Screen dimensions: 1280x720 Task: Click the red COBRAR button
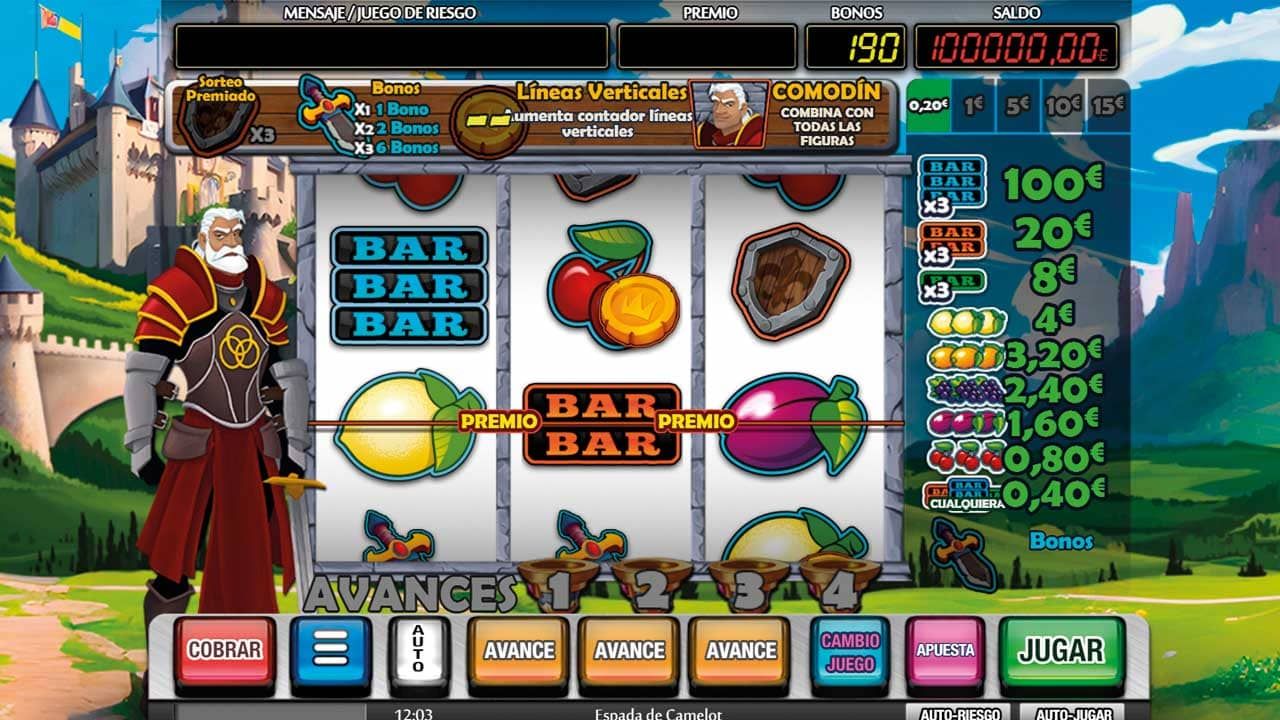224,651
